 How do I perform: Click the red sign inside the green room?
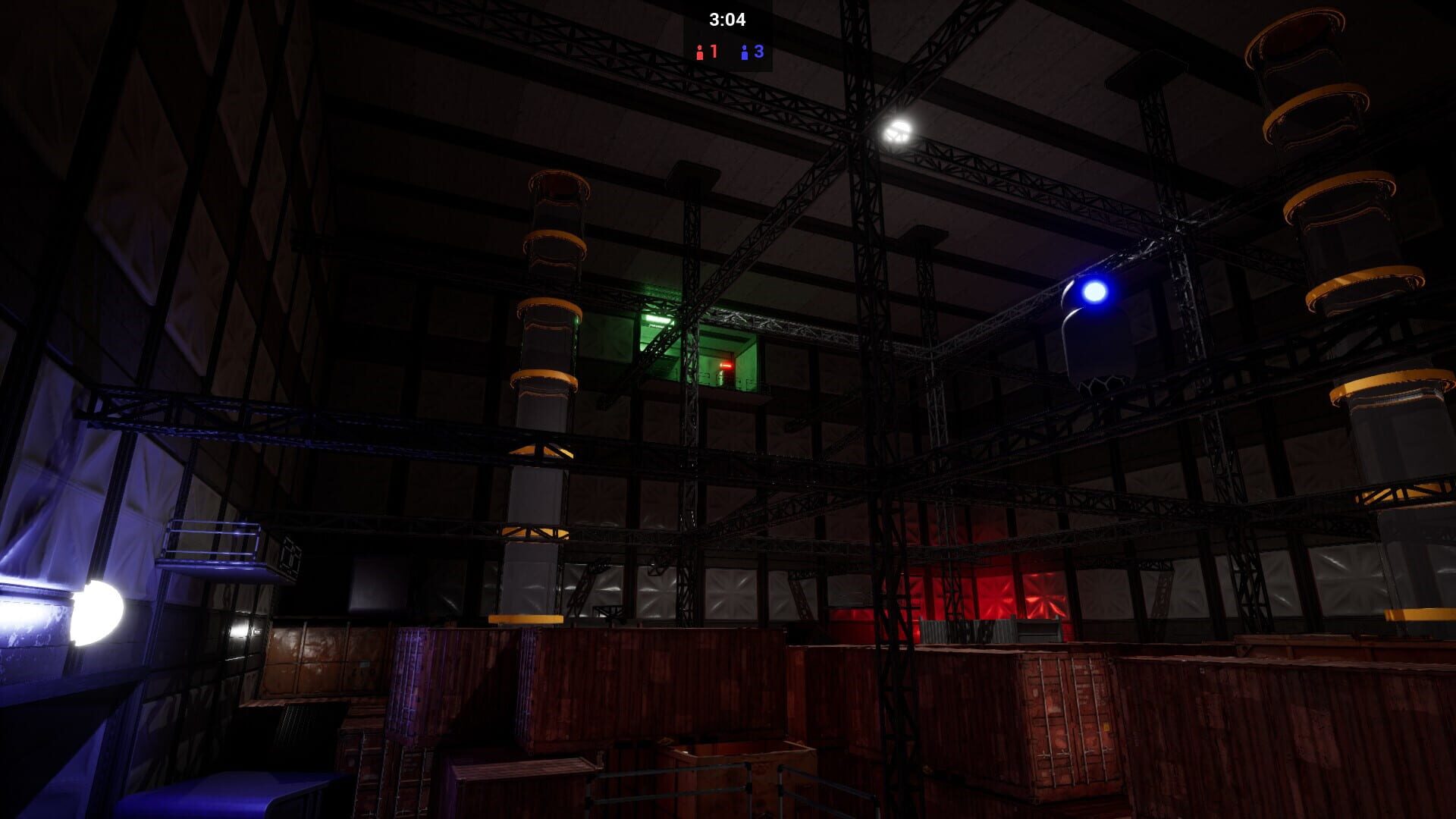[x=726, y=366]
